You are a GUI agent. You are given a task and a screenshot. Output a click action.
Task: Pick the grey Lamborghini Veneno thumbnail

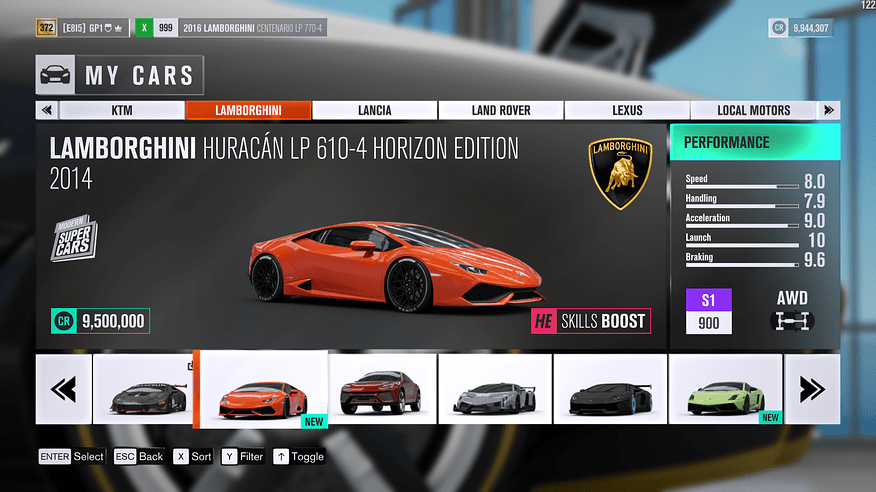point(495,388)
